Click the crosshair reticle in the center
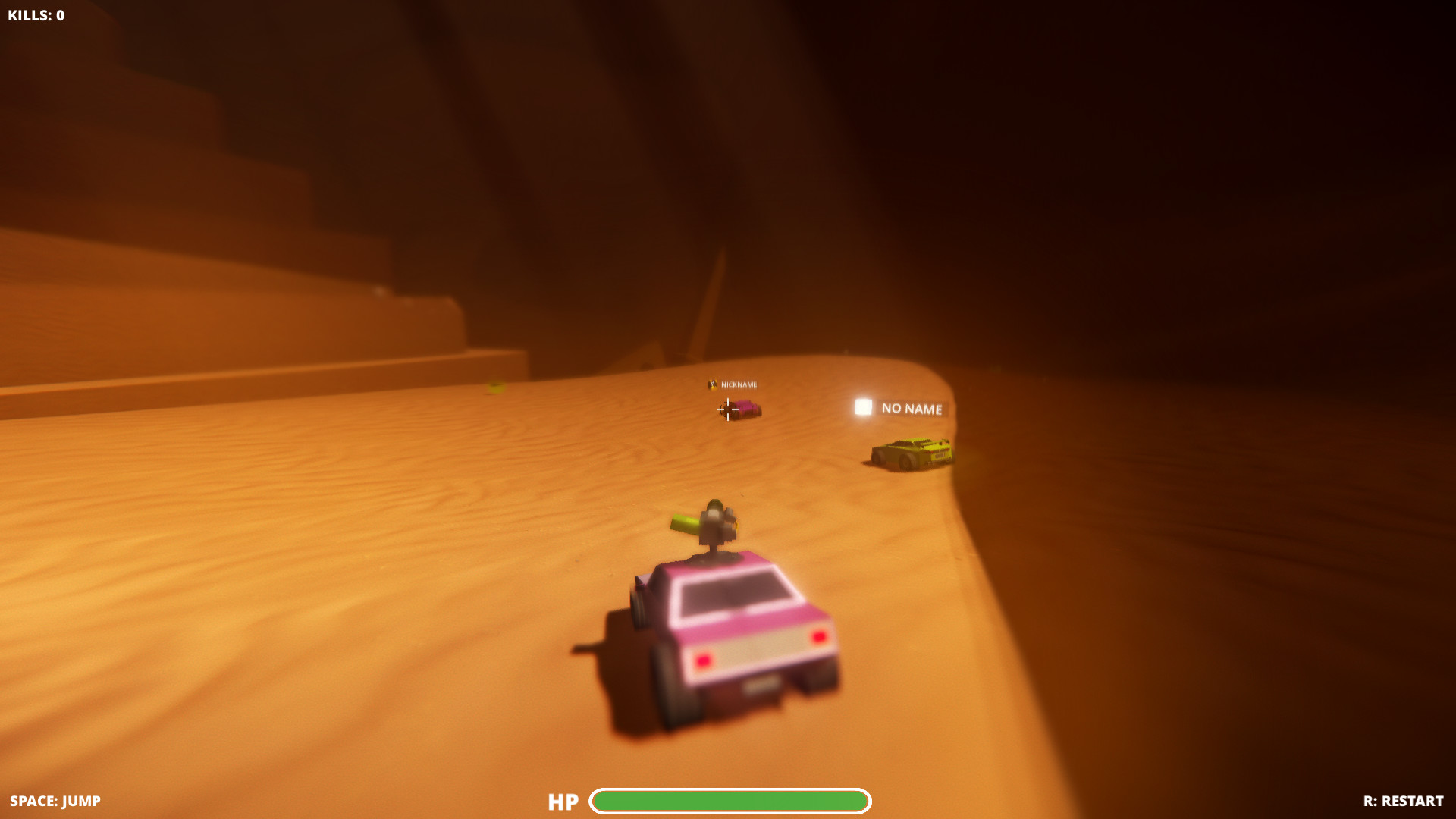 click(727, 409)
